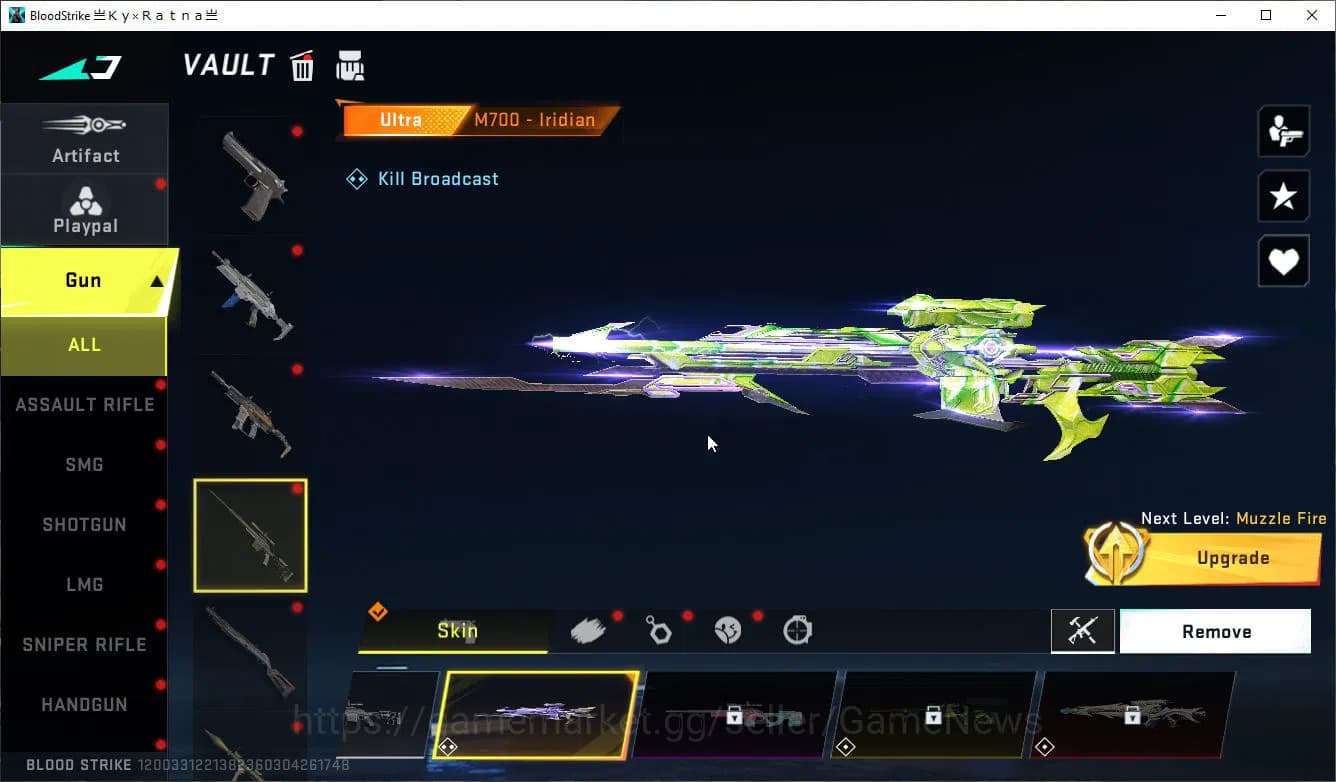Click the crossed-guns weapon inspect icon
1336x782 pixels.
coord(1083,630)
